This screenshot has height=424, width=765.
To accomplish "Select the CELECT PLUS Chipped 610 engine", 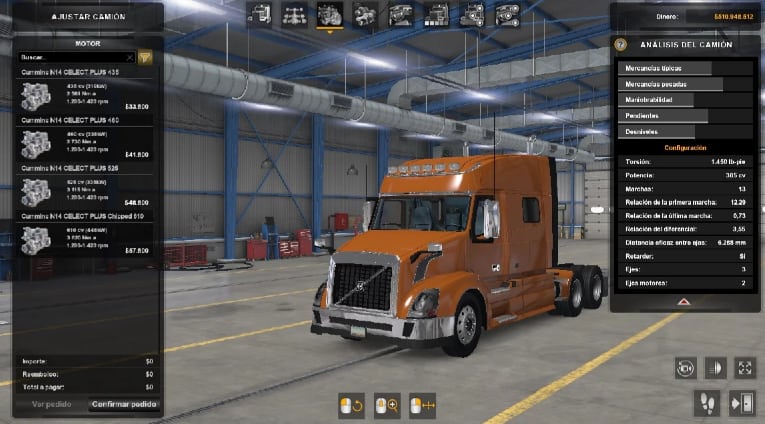I will click(x=85, y=239).
